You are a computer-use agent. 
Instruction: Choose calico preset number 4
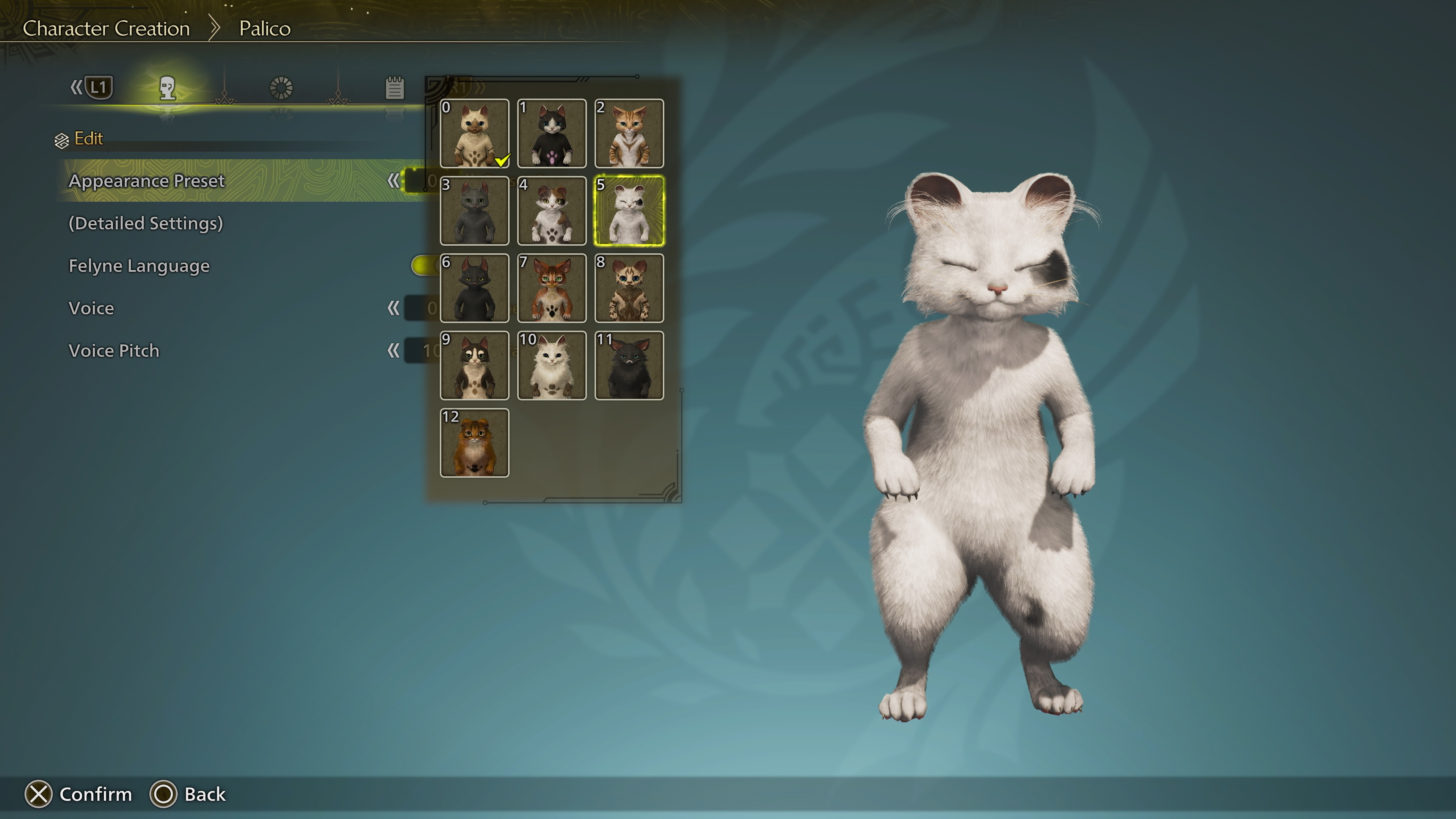tap(552, 211)
